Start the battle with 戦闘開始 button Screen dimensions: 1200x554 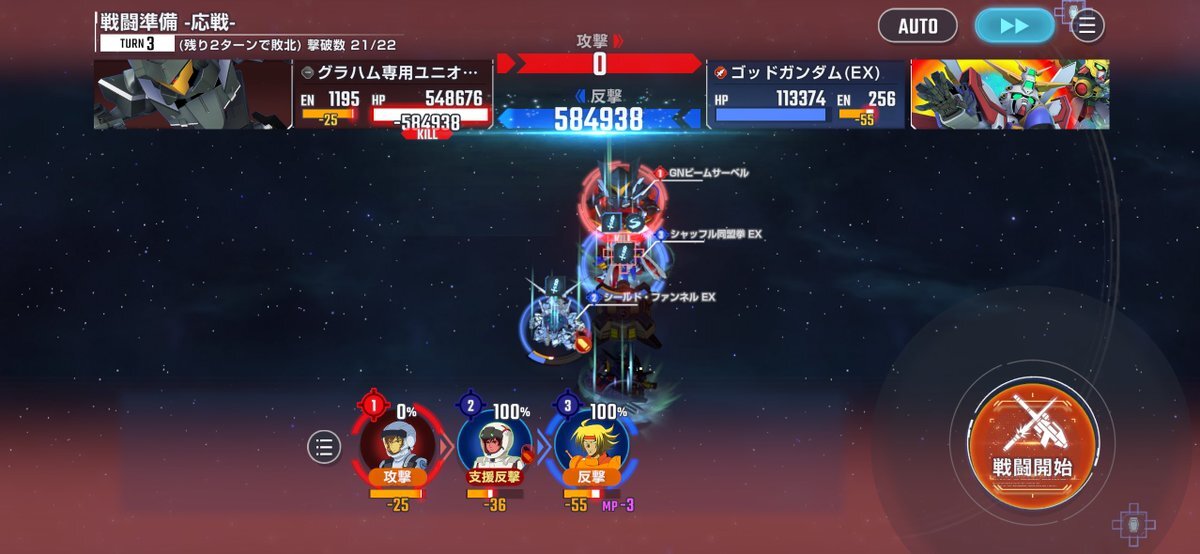(1033, 439)
